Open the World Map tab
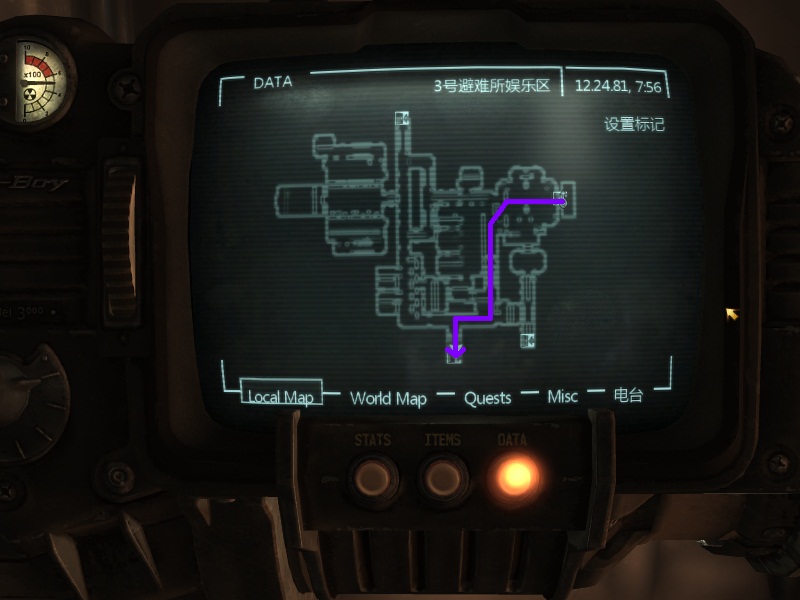 pyautogui.click(x=388, y=398)
